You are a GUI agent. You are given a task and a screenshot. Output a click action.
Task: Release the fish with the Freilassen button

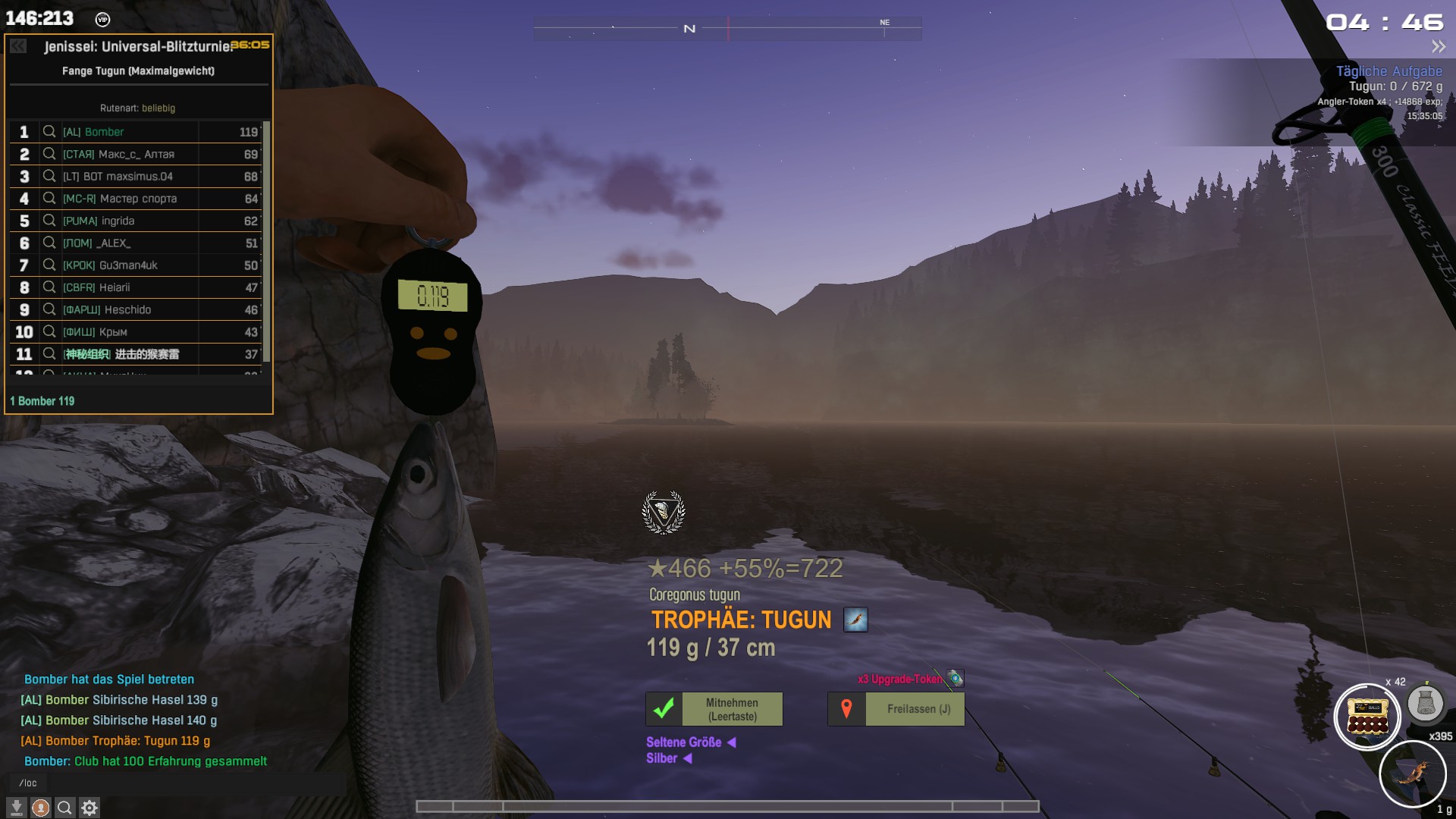896,709
